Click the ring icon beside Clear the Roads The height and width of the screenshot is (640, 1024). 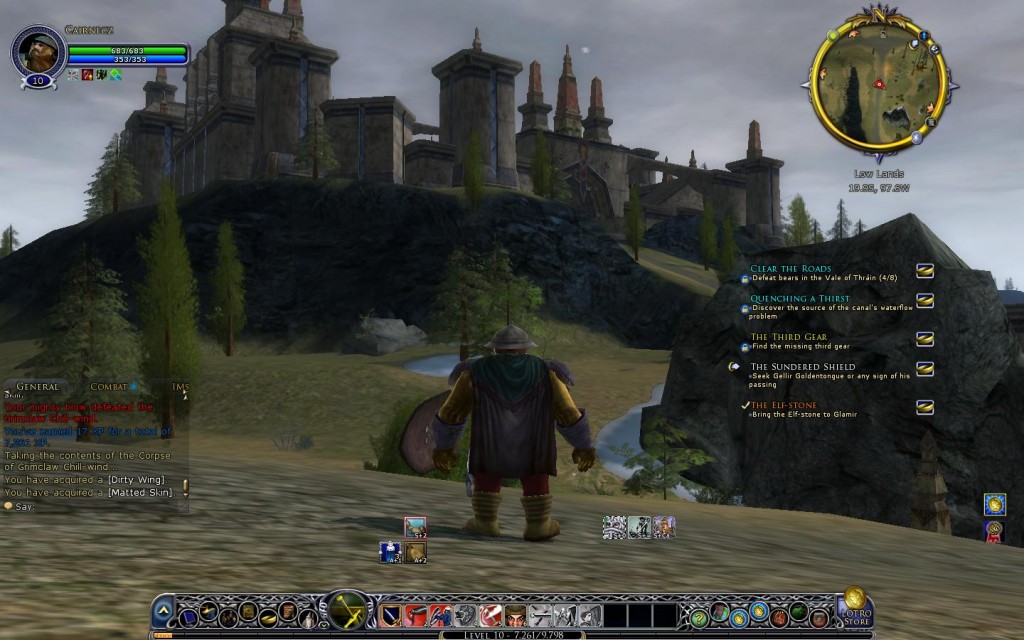pos(925,270)
